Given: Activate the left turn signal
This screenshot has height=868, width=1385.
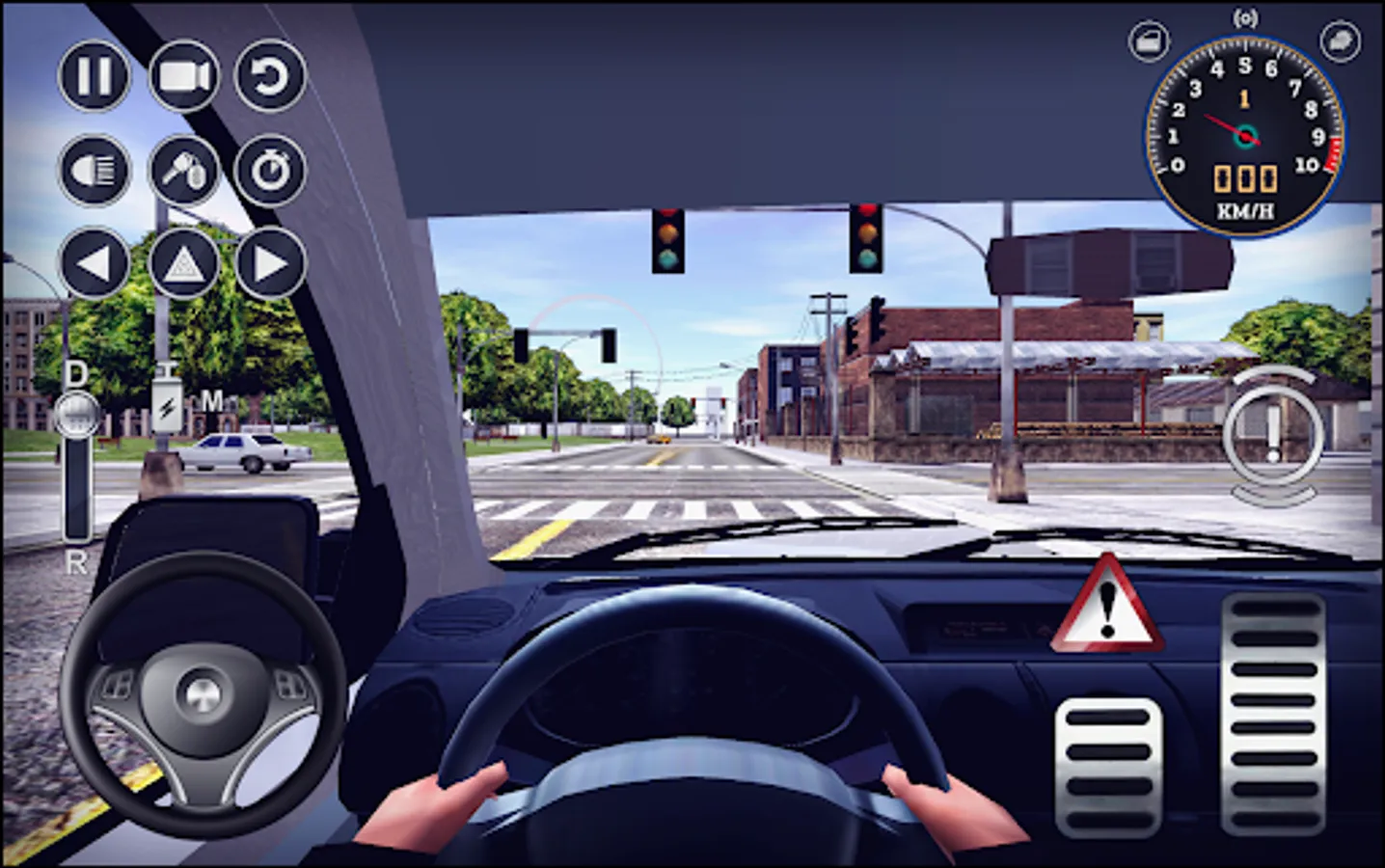Looking at the screenshot, I should click(94, 262).
